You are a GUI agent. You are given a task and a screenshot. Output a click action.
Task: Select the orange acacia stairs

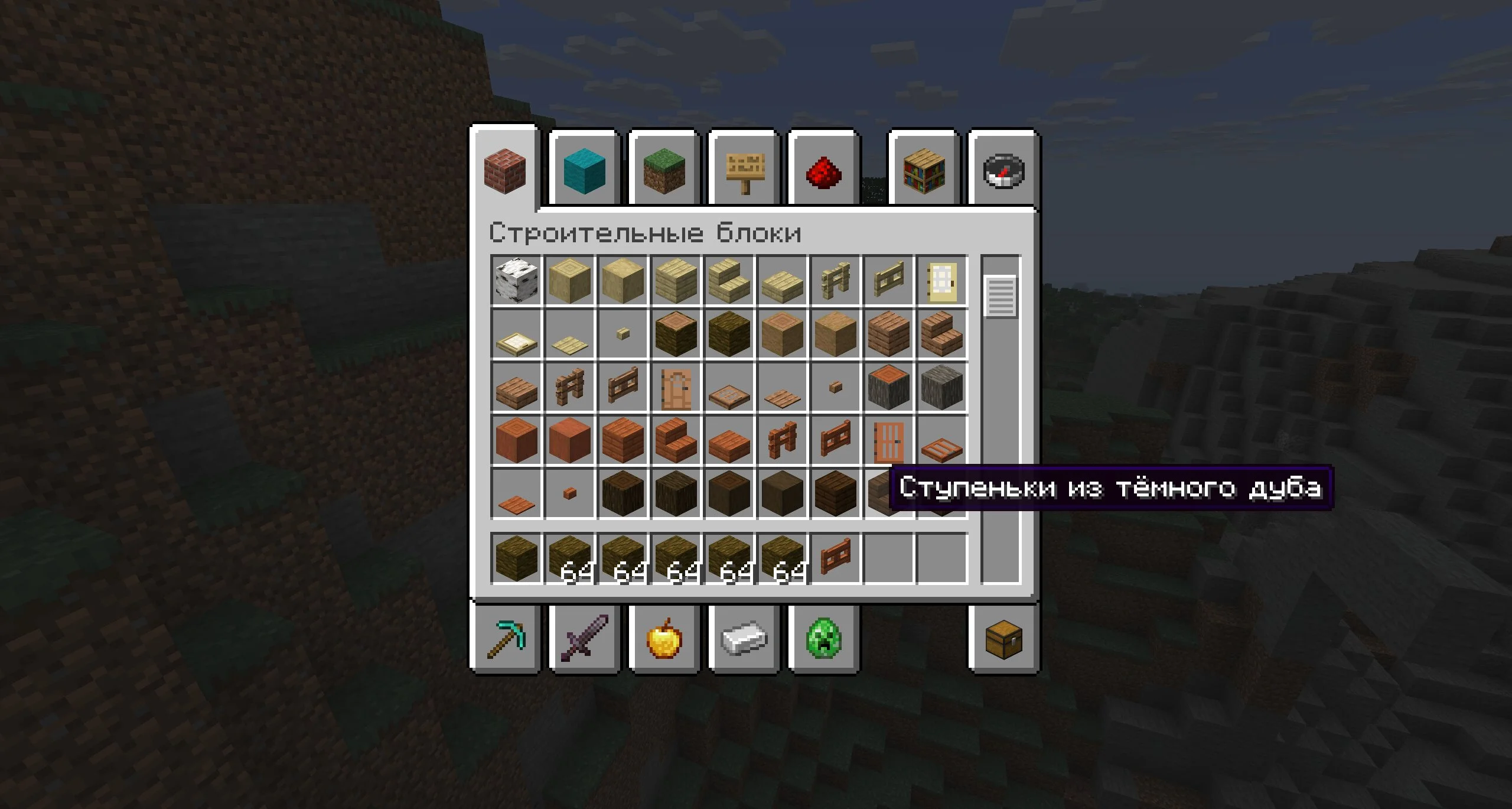coord(676,440)
